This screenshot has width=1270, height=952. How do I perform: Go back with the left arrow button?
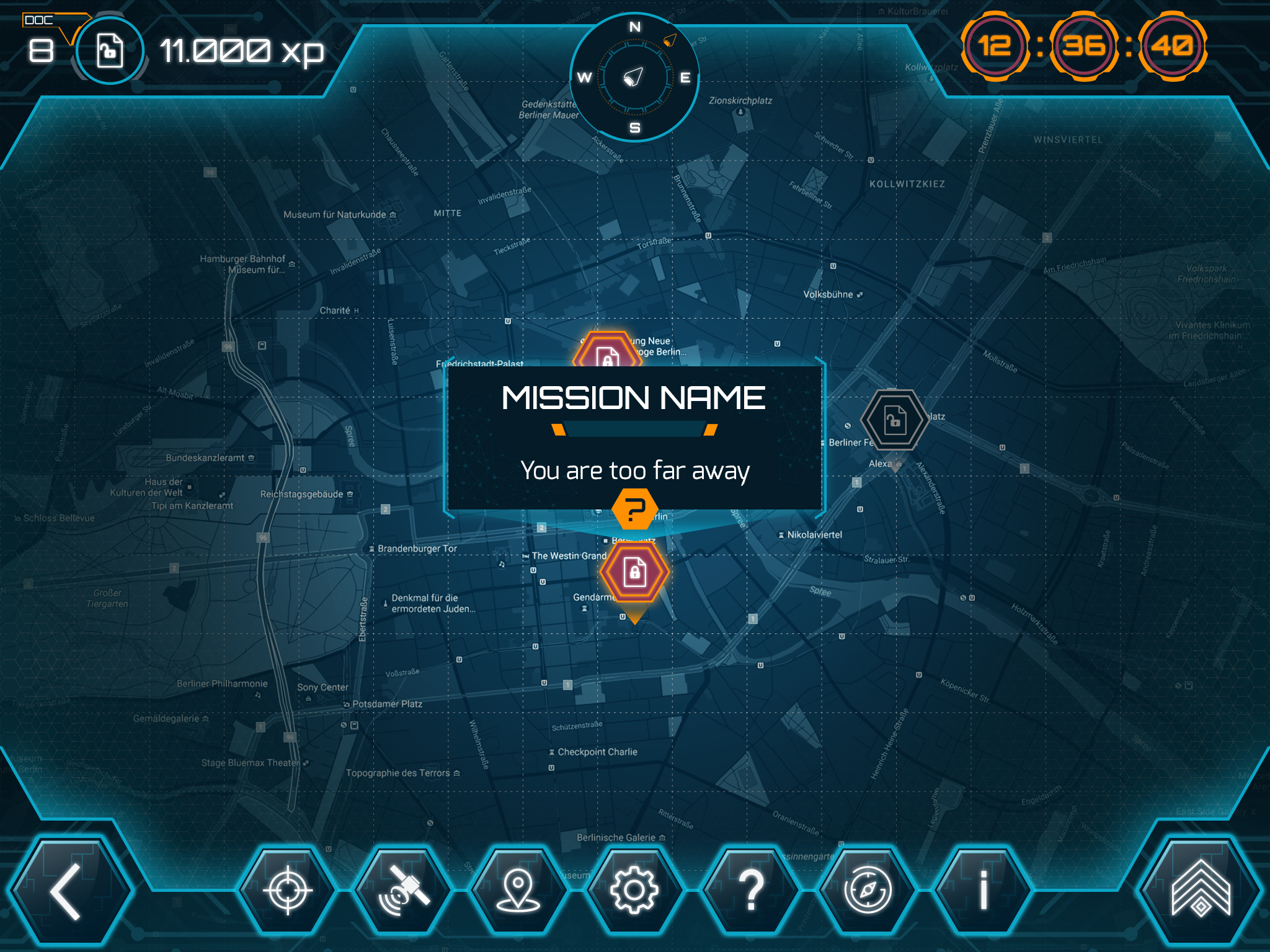click(x=66, y=891)
